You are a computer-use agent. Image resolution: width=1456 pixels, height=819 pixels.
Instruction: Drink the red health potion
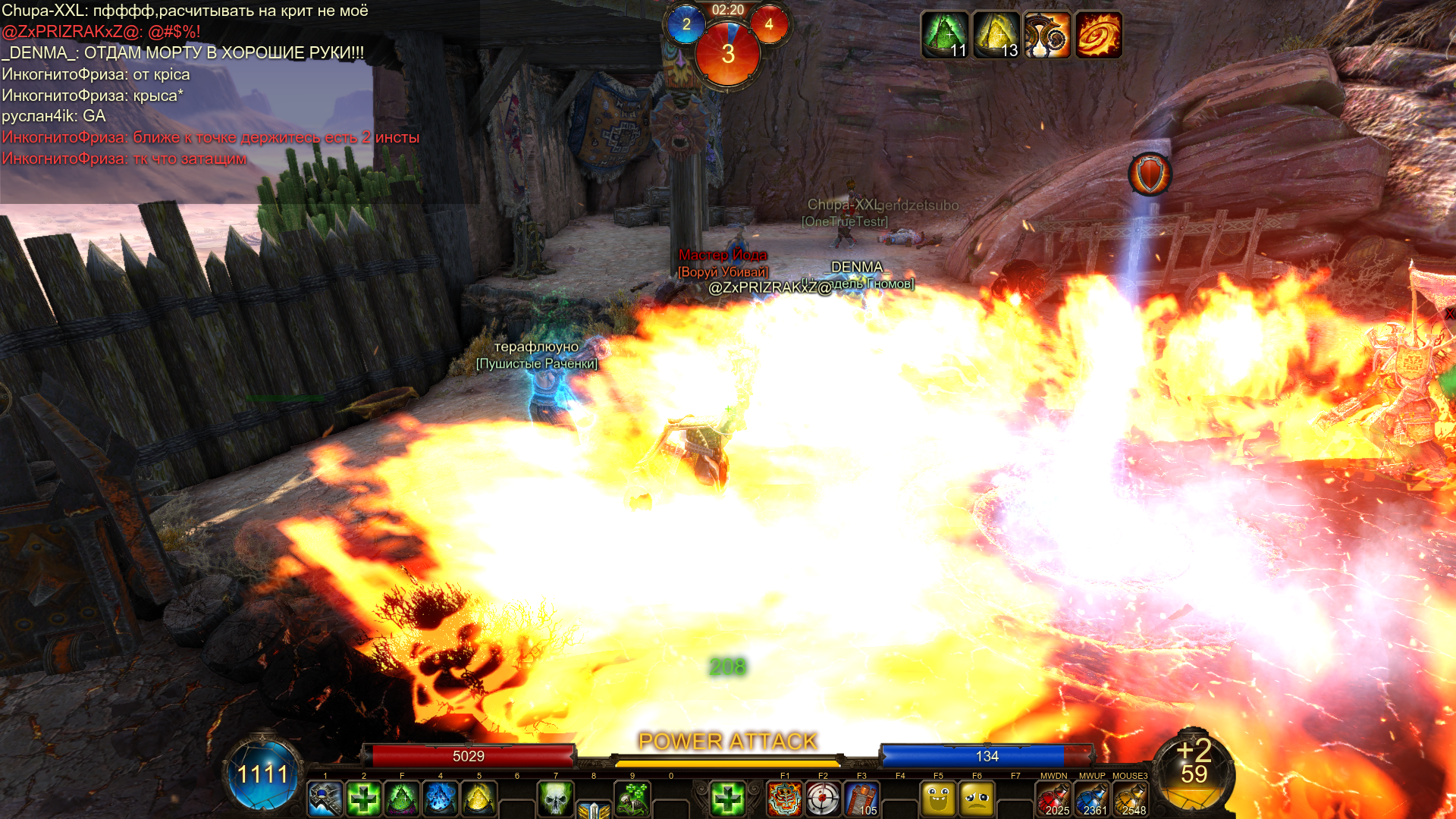[x=1054, y=799]
